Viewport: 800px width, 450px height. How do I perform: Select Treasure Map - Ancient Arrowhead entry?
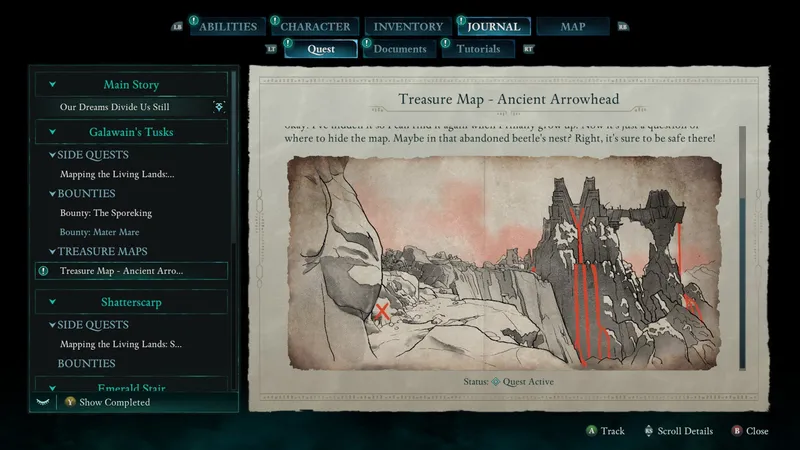coord(121,271)
